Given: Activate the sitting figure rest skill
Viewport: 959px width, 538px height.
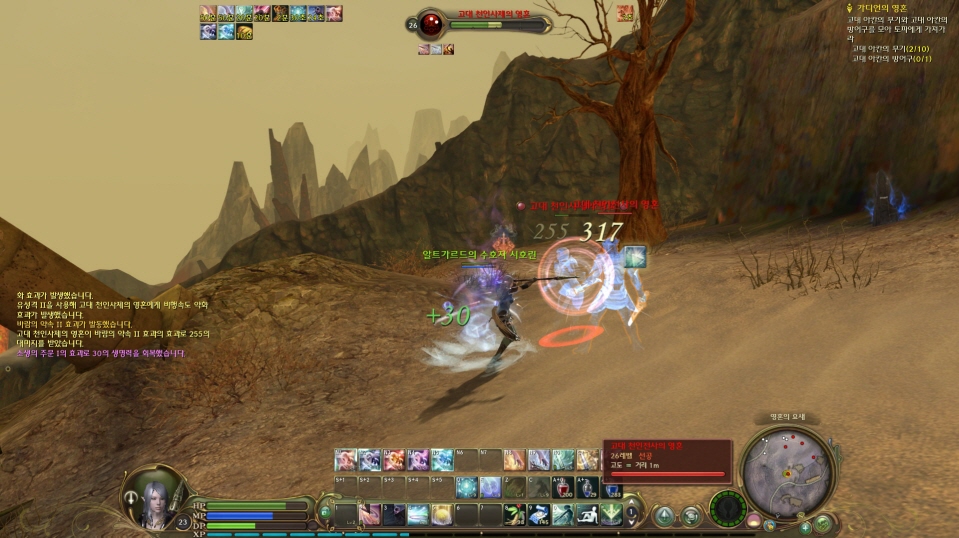Looking at the screenshot, I should (x=586, y=513).
